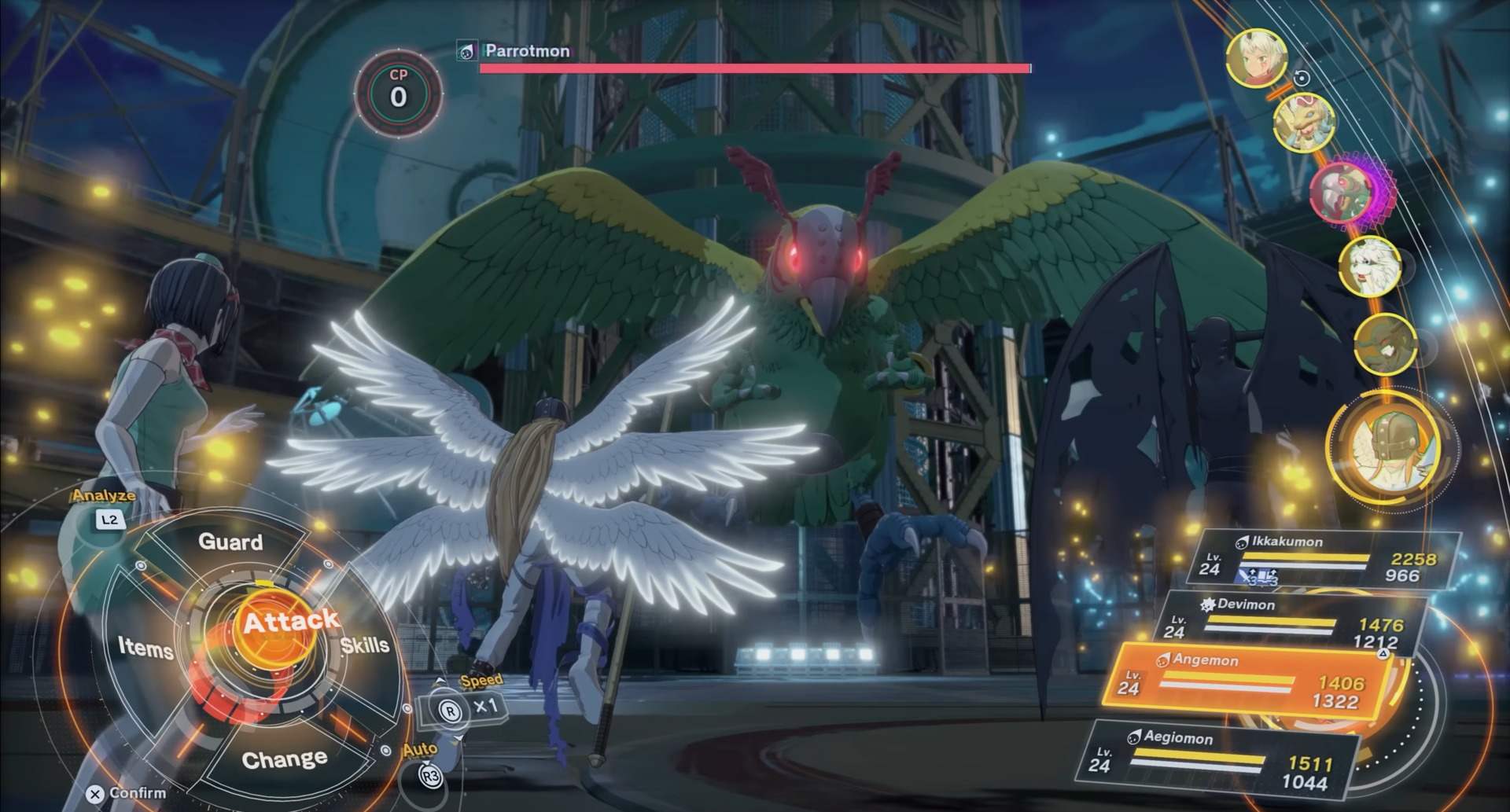Open the Skills menu
1510x812 pixels.
365,645
